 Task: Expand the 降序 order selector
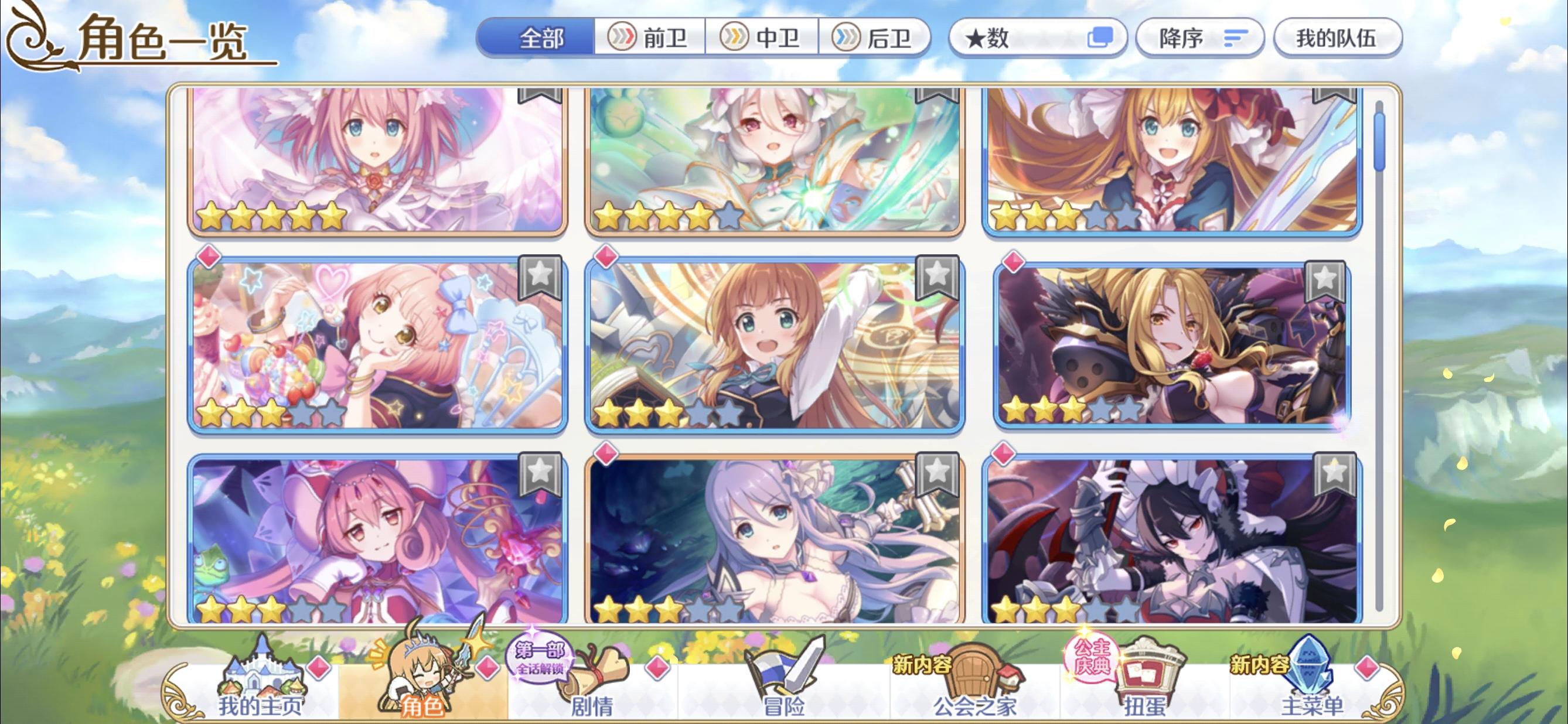point(1199,36)
